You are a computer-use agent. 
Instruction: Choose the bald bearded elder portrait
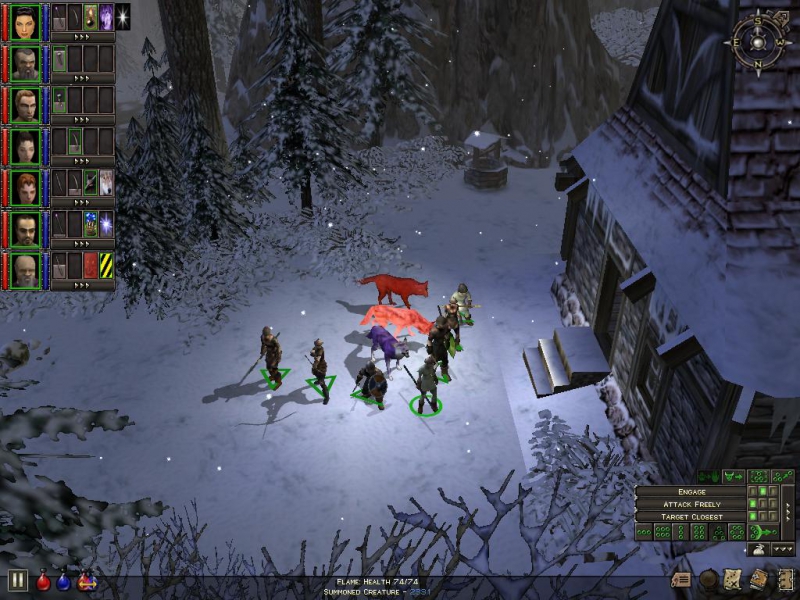(x=26, y=269)
